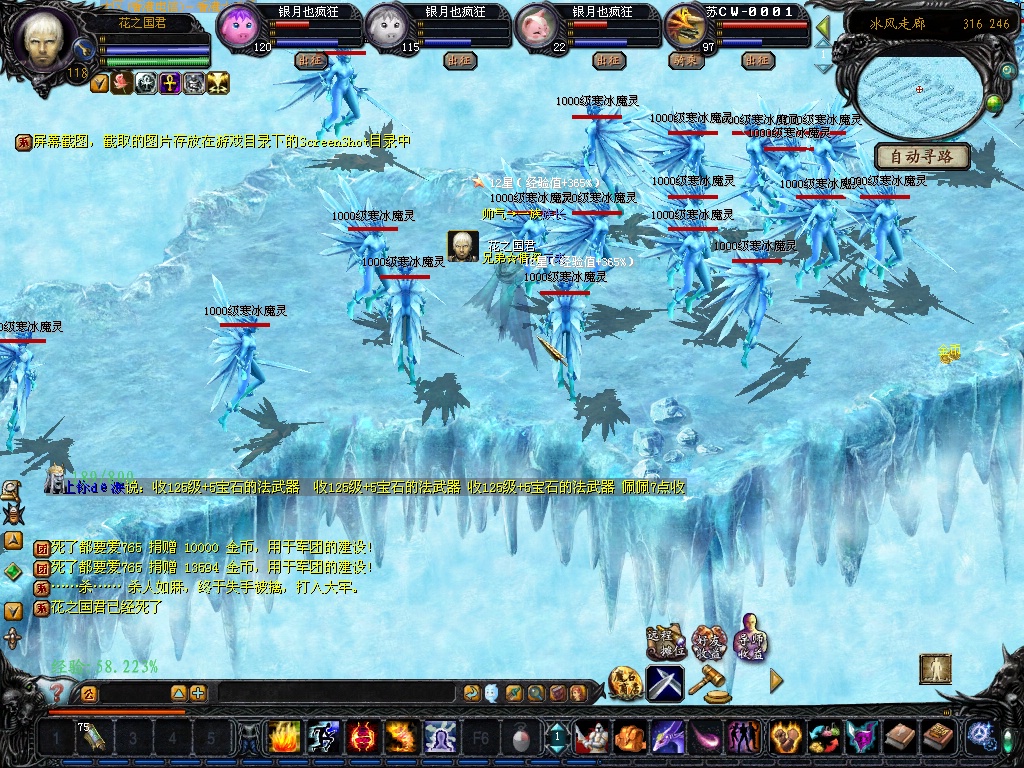
Task: Click the rose buff icon
Action: point(123,83)
